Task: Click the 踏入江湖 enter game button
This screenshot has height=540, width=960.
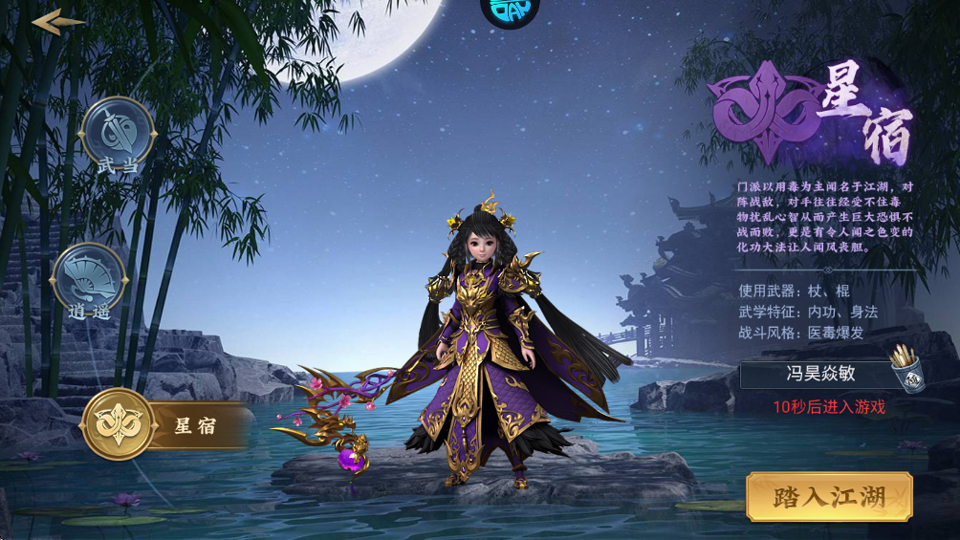Action: pos(829,497)
